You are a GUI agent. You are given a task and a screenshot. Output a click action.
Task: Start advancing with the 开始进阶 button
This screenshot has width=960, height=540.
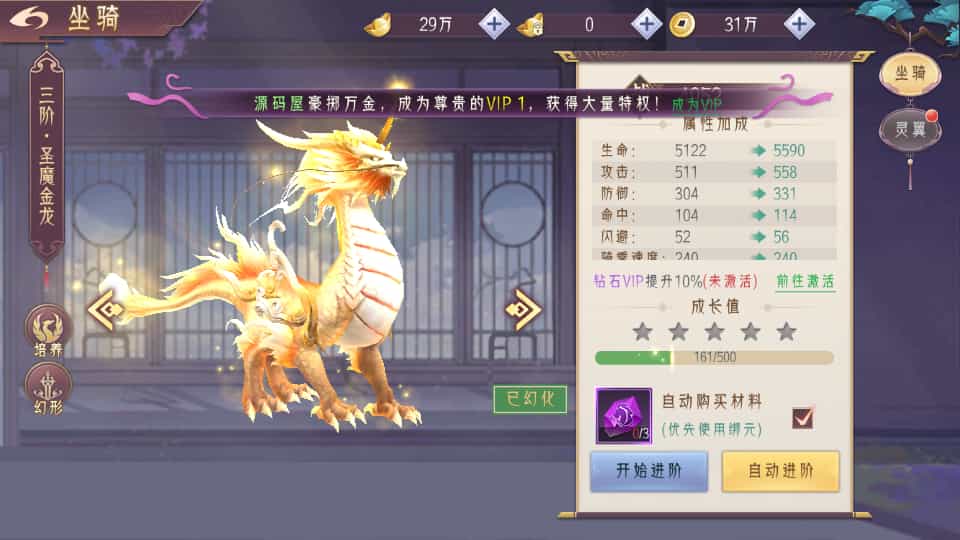(x=648, y=471)
